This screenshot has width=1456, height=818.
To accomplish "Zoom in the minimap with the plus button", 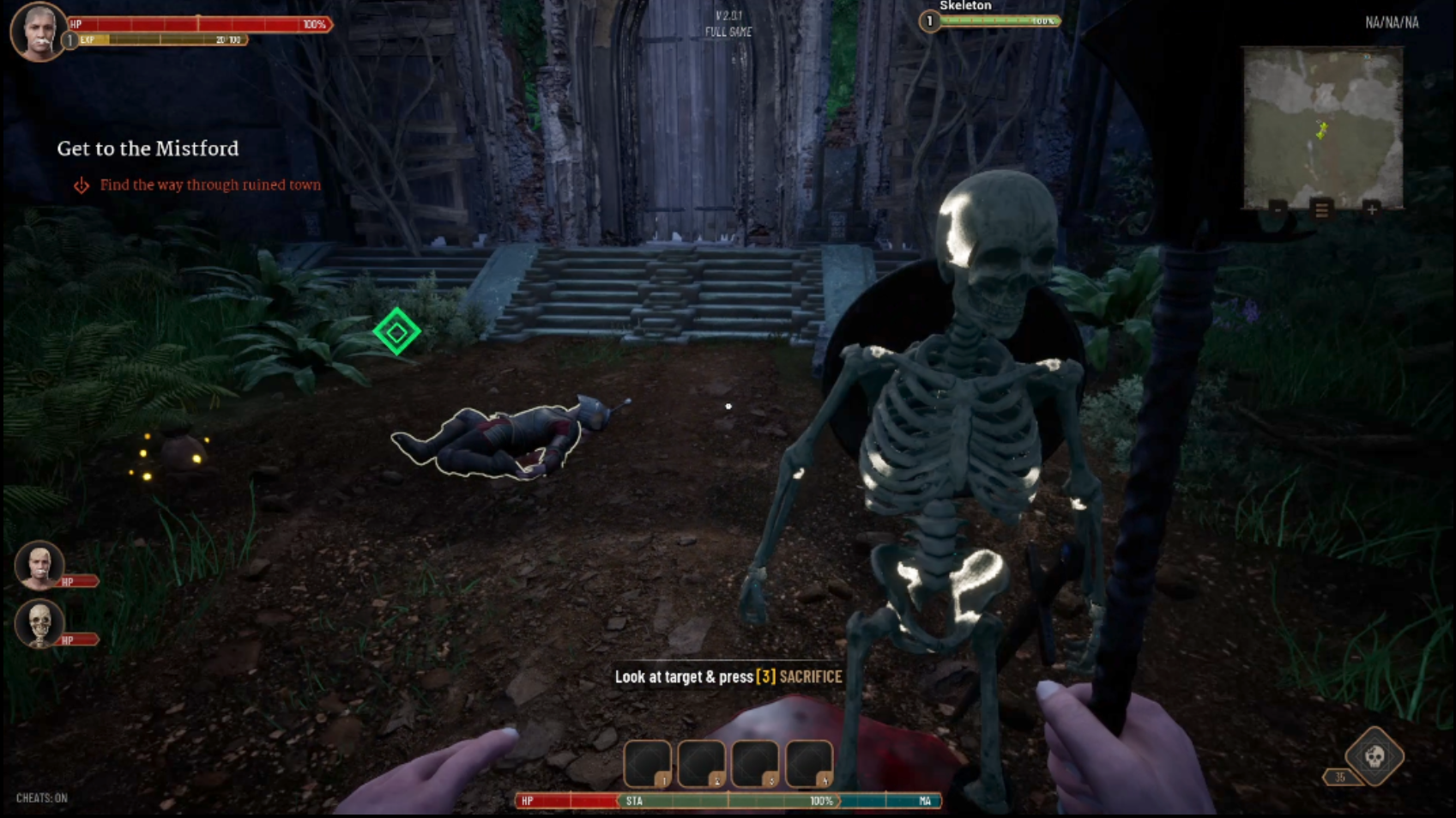I will coord(1371,209).
